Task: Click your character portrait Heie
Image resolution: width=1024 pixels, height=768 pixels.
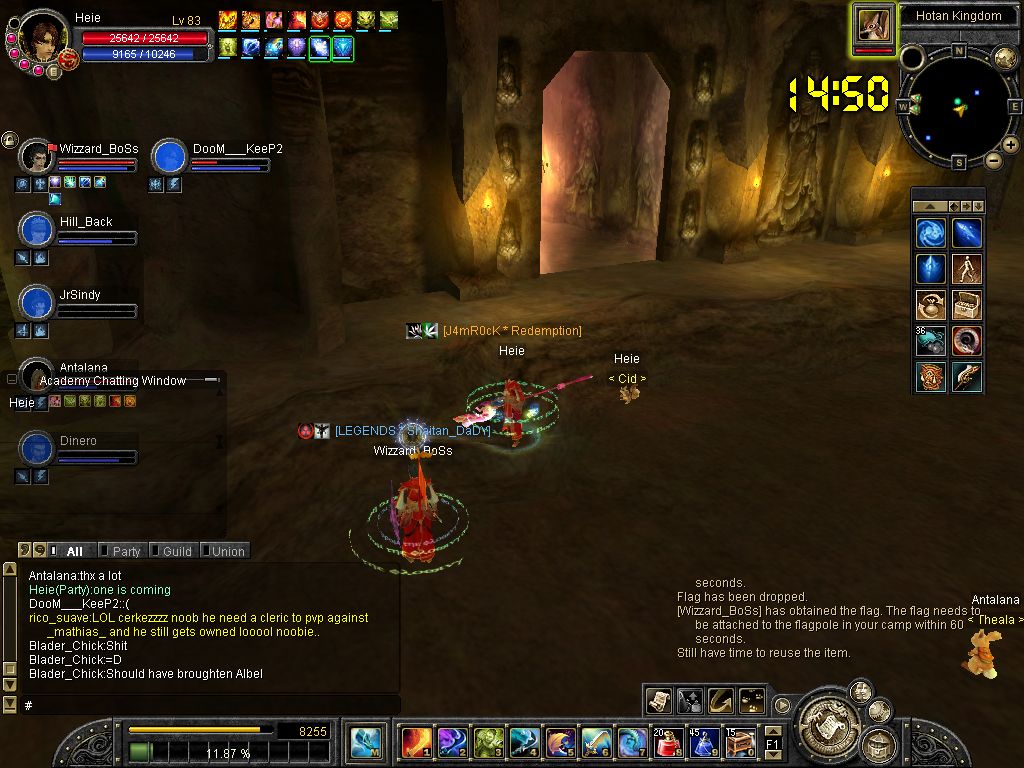Action: (42, 38)
